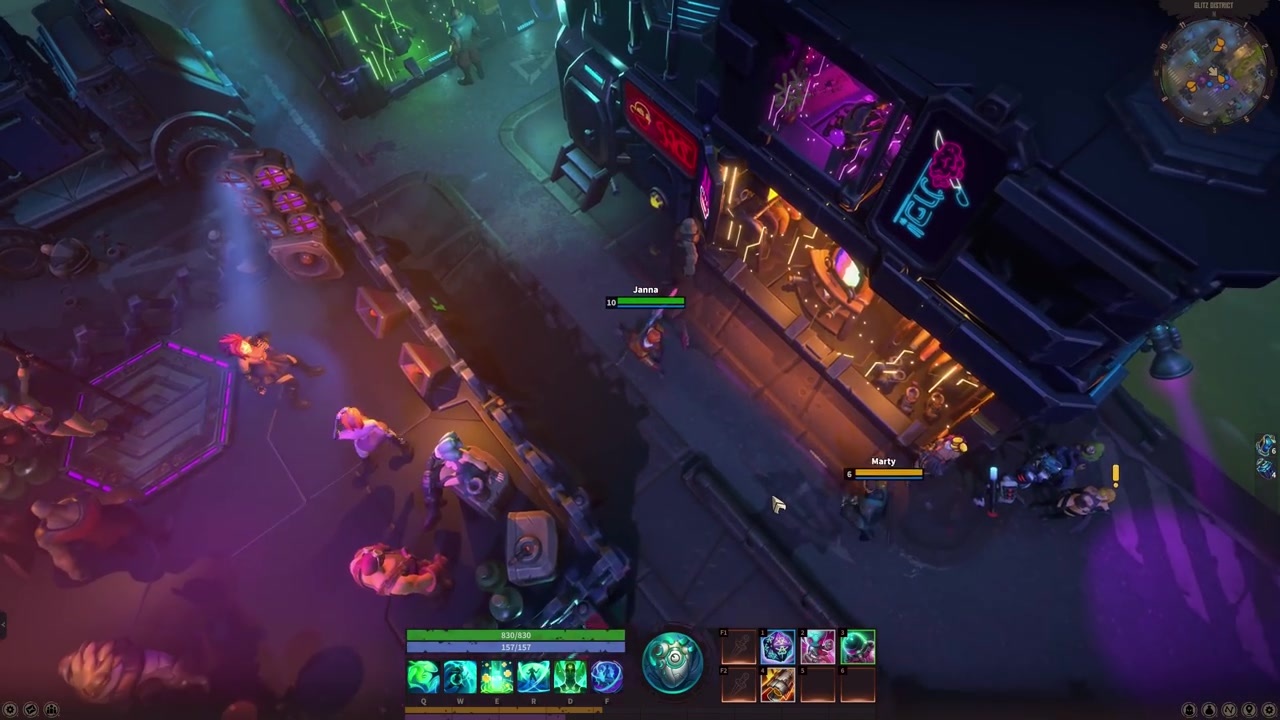Click the empty F2 weapon slot
The height and width of the screenshot is (720, 1280).
click(x=737, y=685)
